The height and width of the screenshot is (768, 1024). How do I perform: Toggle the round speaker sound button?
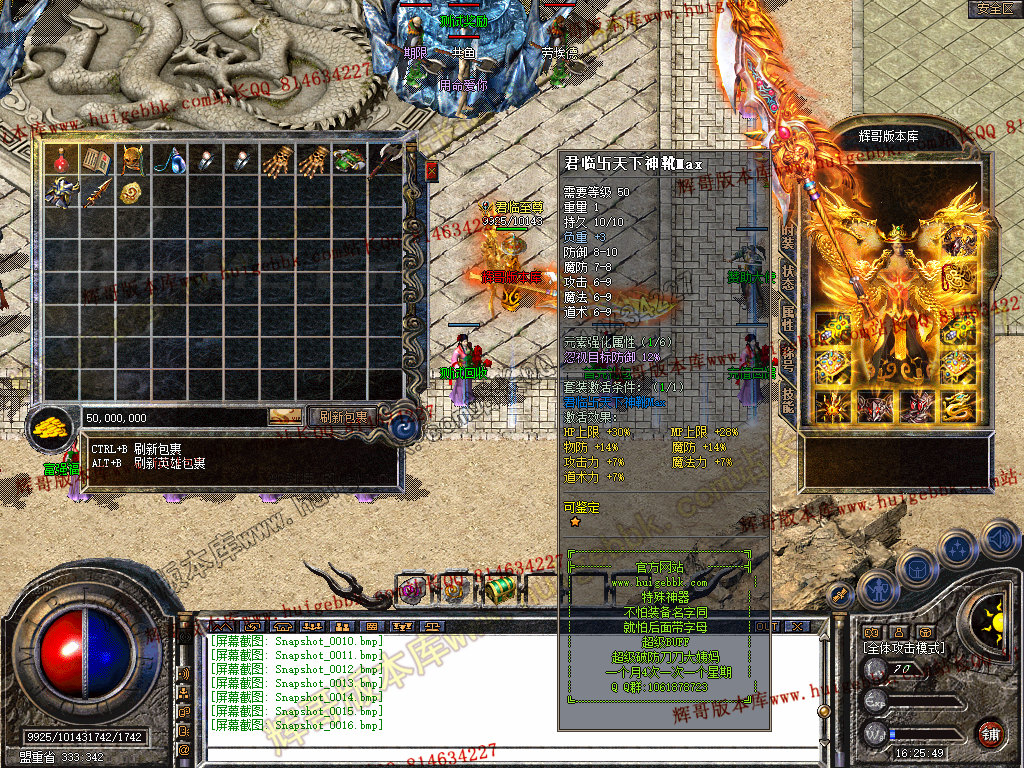(1000, 540)
